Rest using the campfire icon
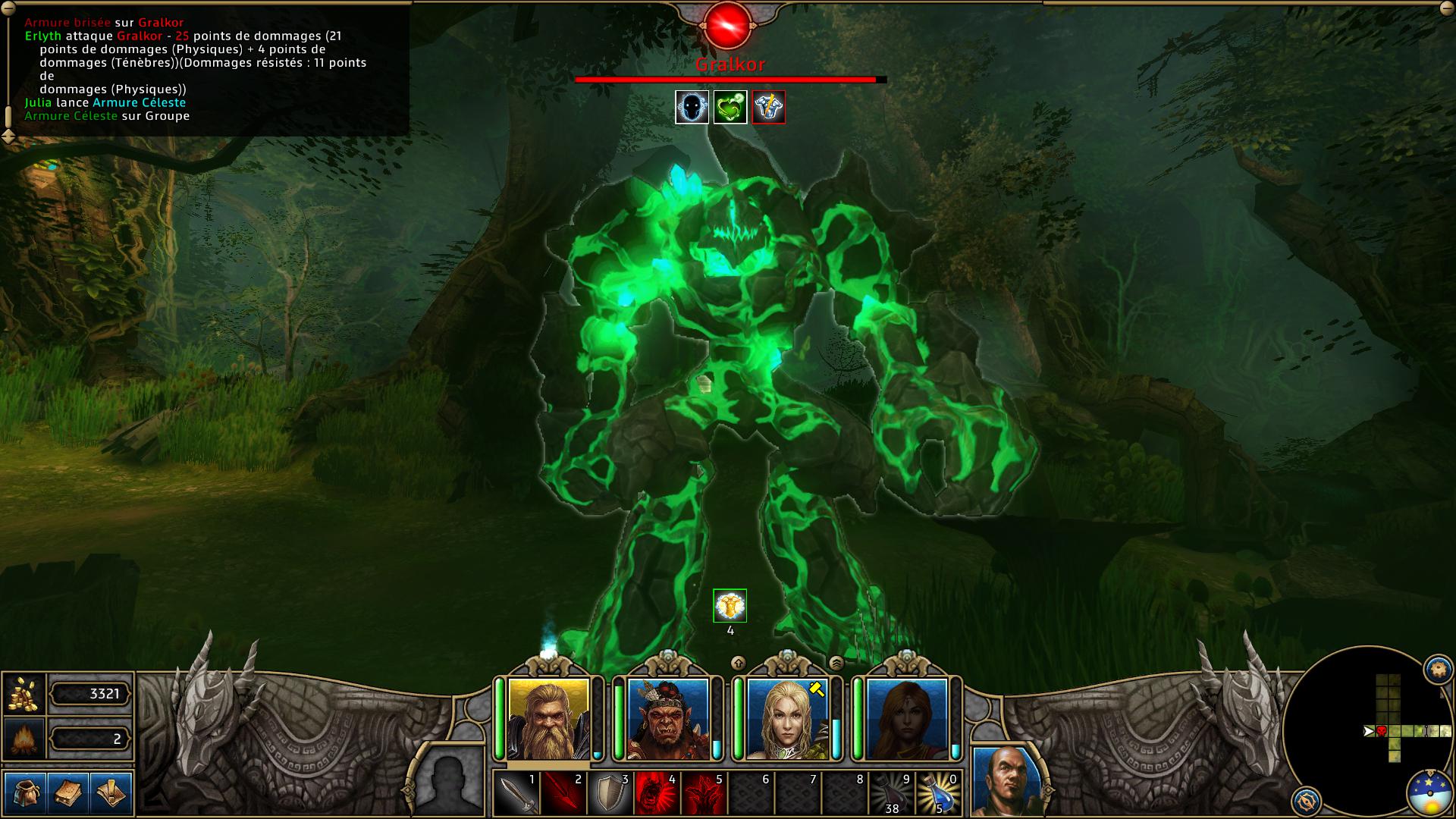 coord(24,739)
